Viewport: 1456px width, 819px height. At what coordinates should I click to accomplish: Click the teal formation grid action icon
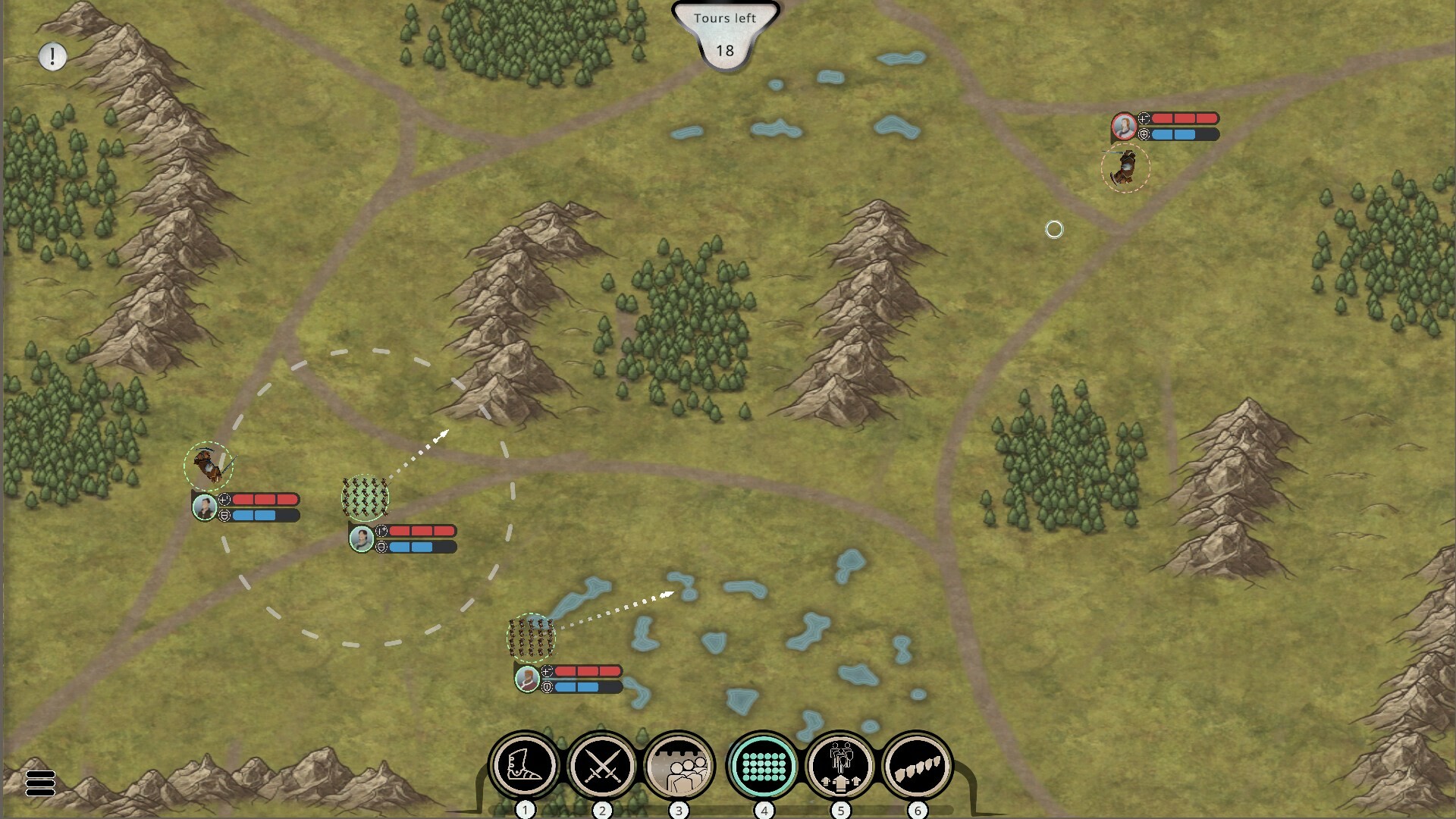coord(763,767)
